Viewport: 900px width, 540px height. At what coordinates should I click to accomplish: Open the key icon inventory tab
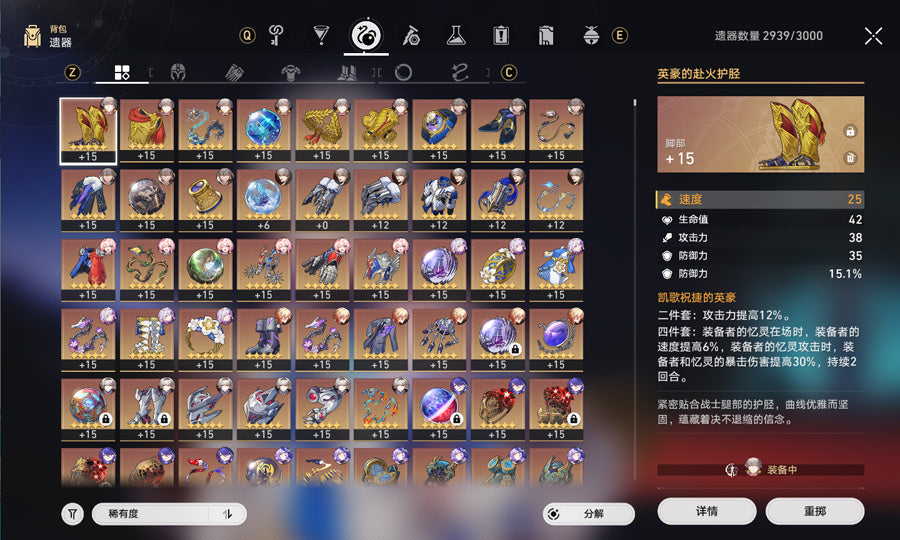(277, 36)
